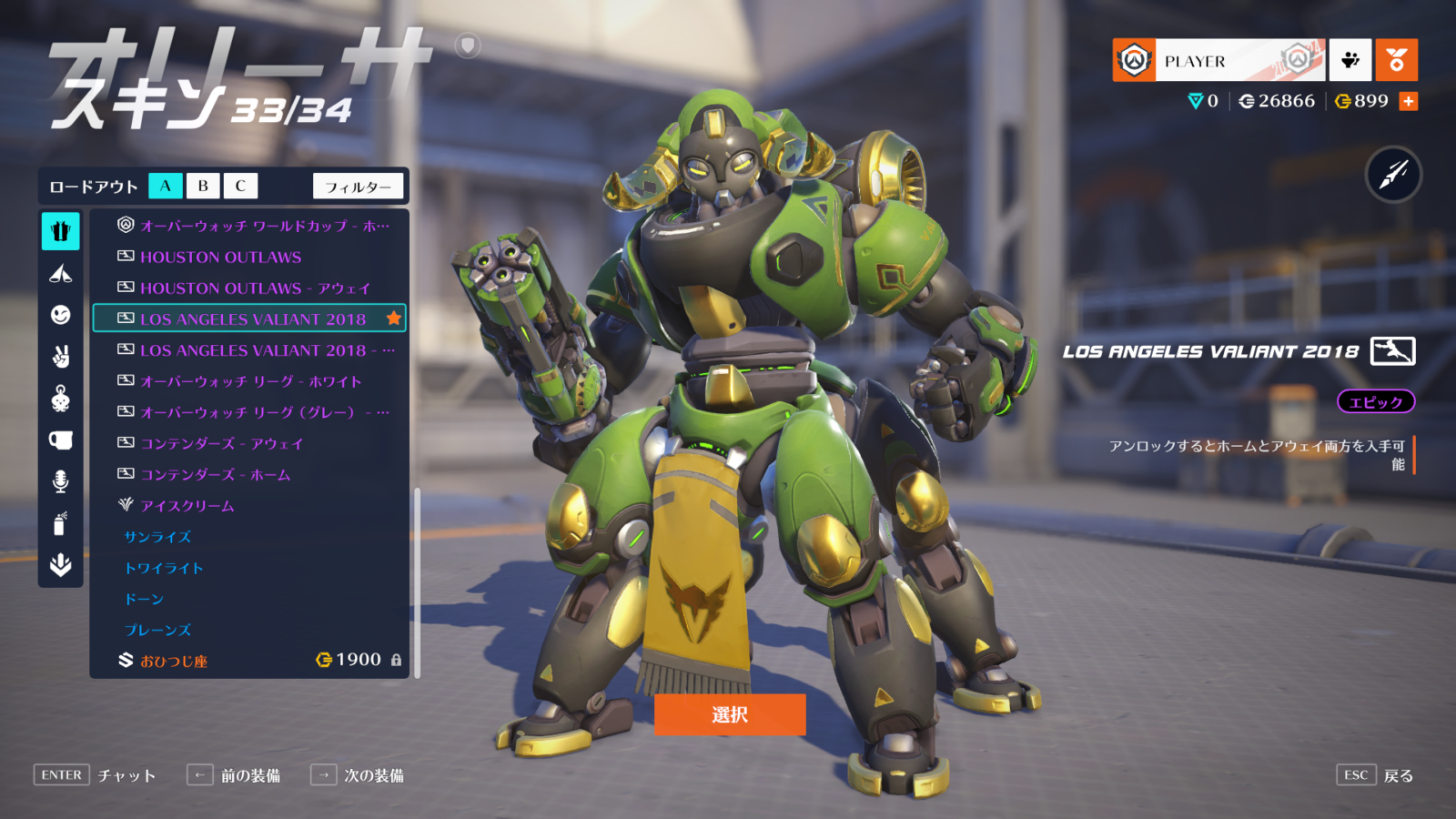Open the Voice Lines microphone icon
Viewport: 1456px width, 819px height.
[60, 481]
